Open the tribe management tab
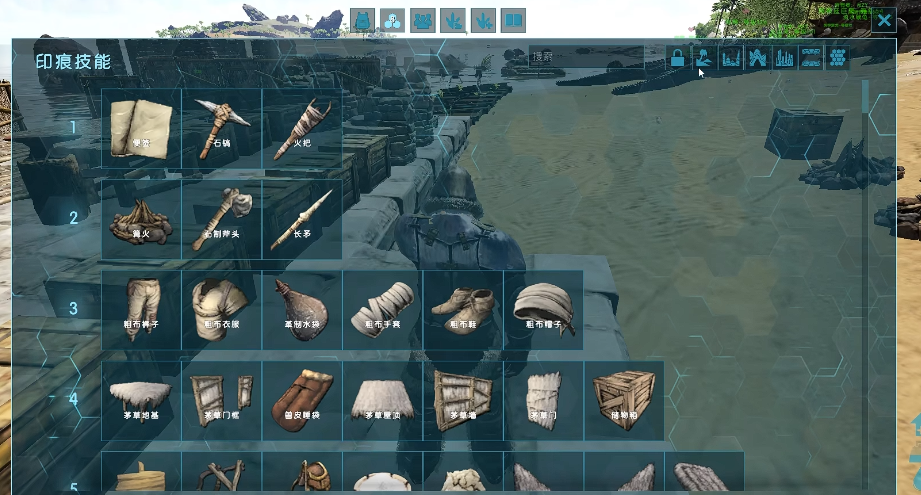Viewport: 921px width, 495px height. (423, 21)
